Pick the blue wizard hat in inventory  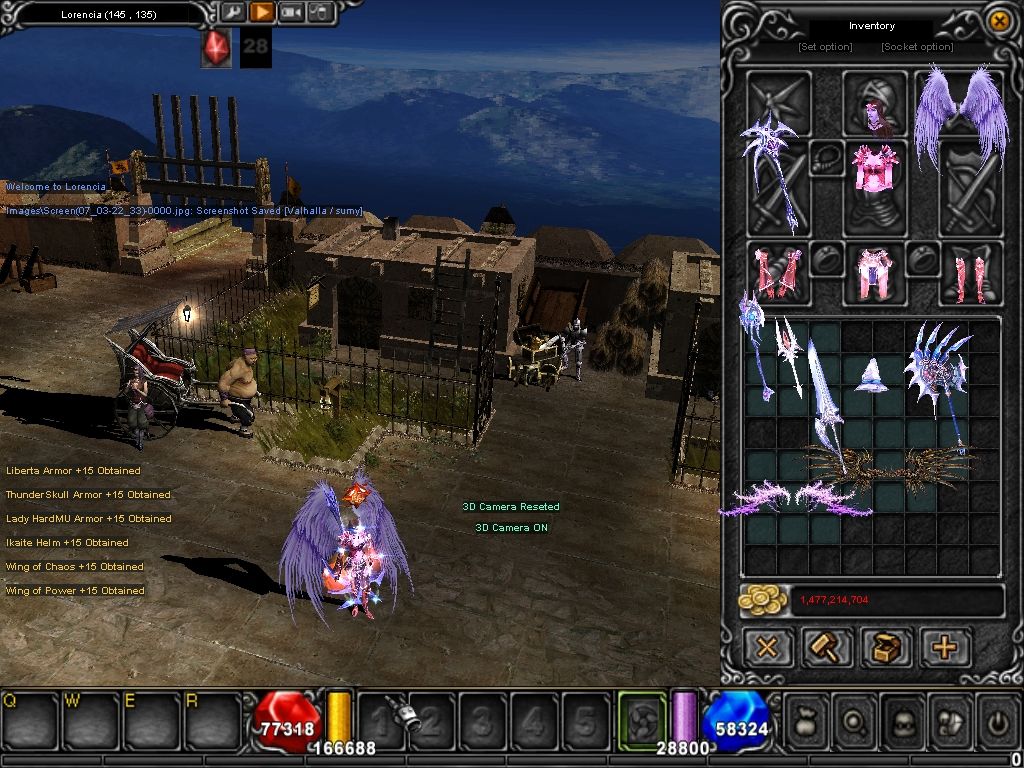pyautogui.click(x=873, y=374)
